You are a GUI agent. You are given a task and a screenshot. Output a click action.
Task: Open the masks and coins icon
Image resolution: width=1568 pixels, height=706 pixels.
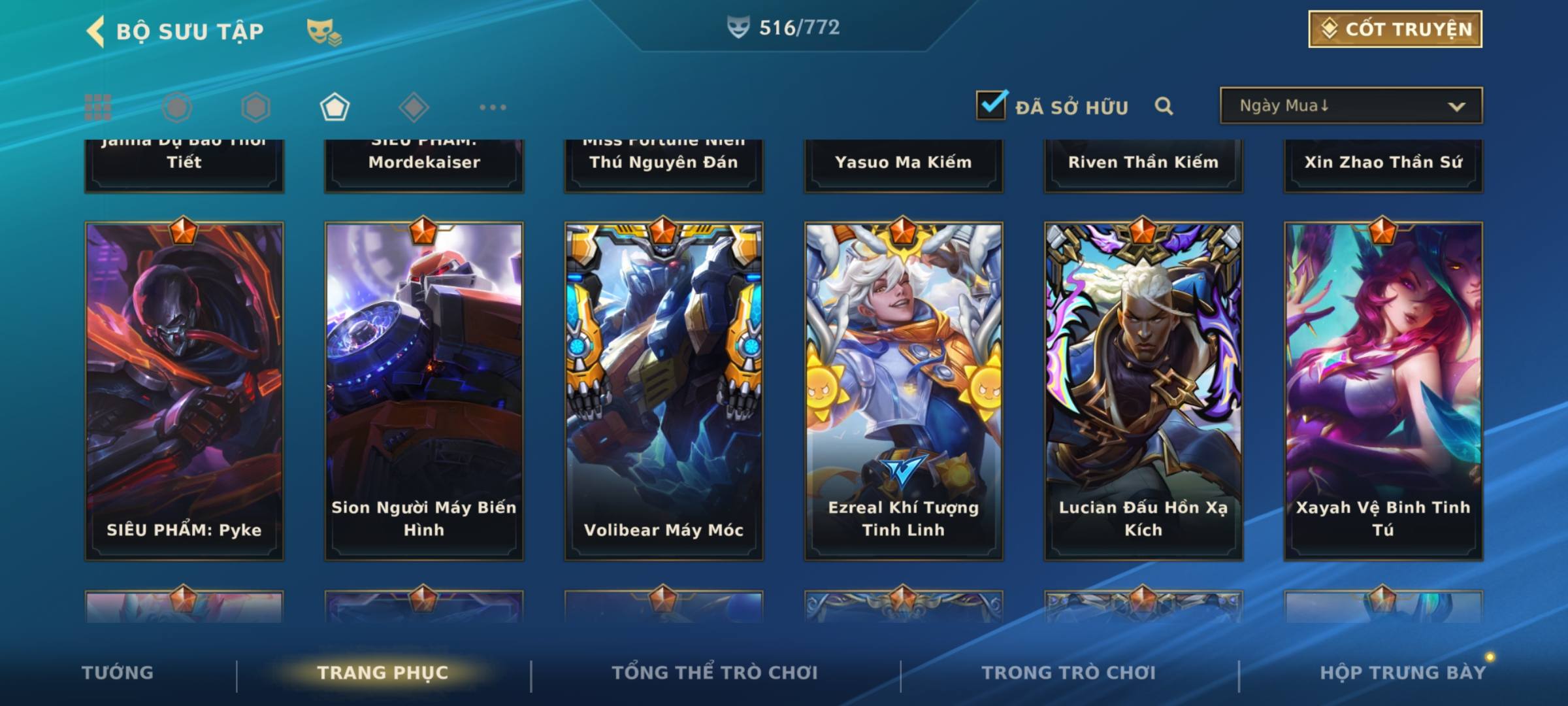point(323,32)
